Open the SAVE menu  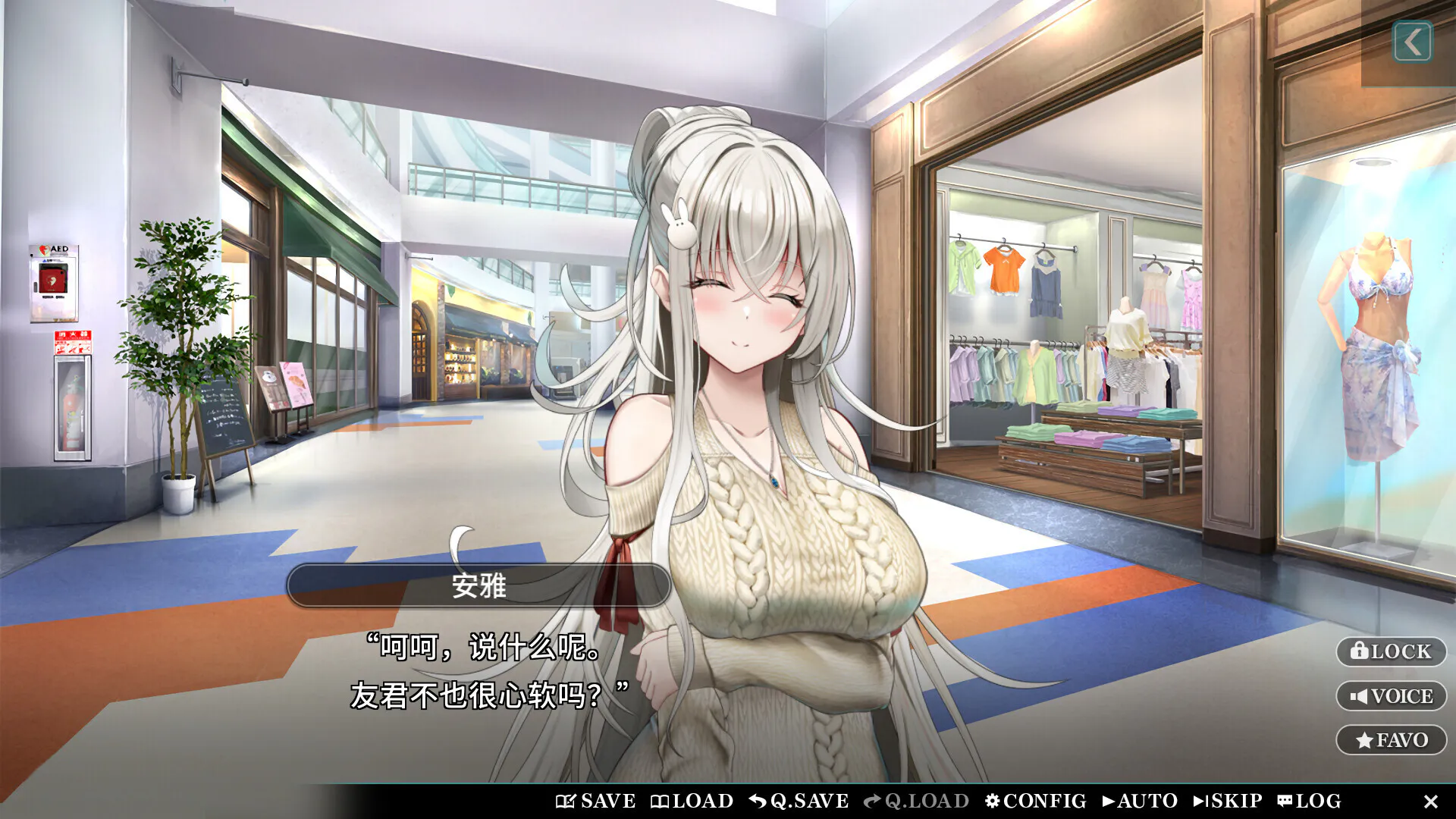[x=596, y=801]
